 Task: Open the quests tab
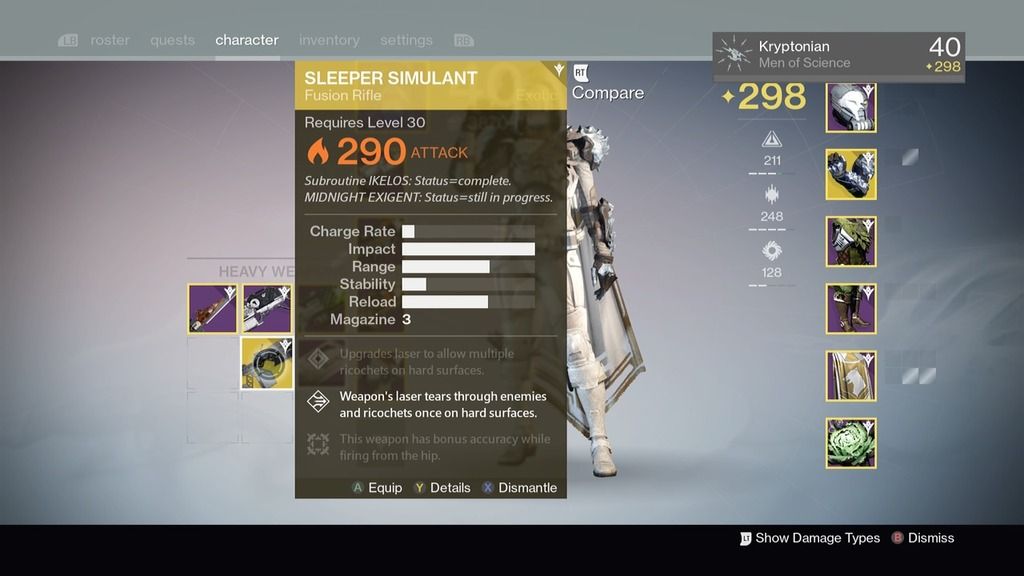tap(172, 40)
